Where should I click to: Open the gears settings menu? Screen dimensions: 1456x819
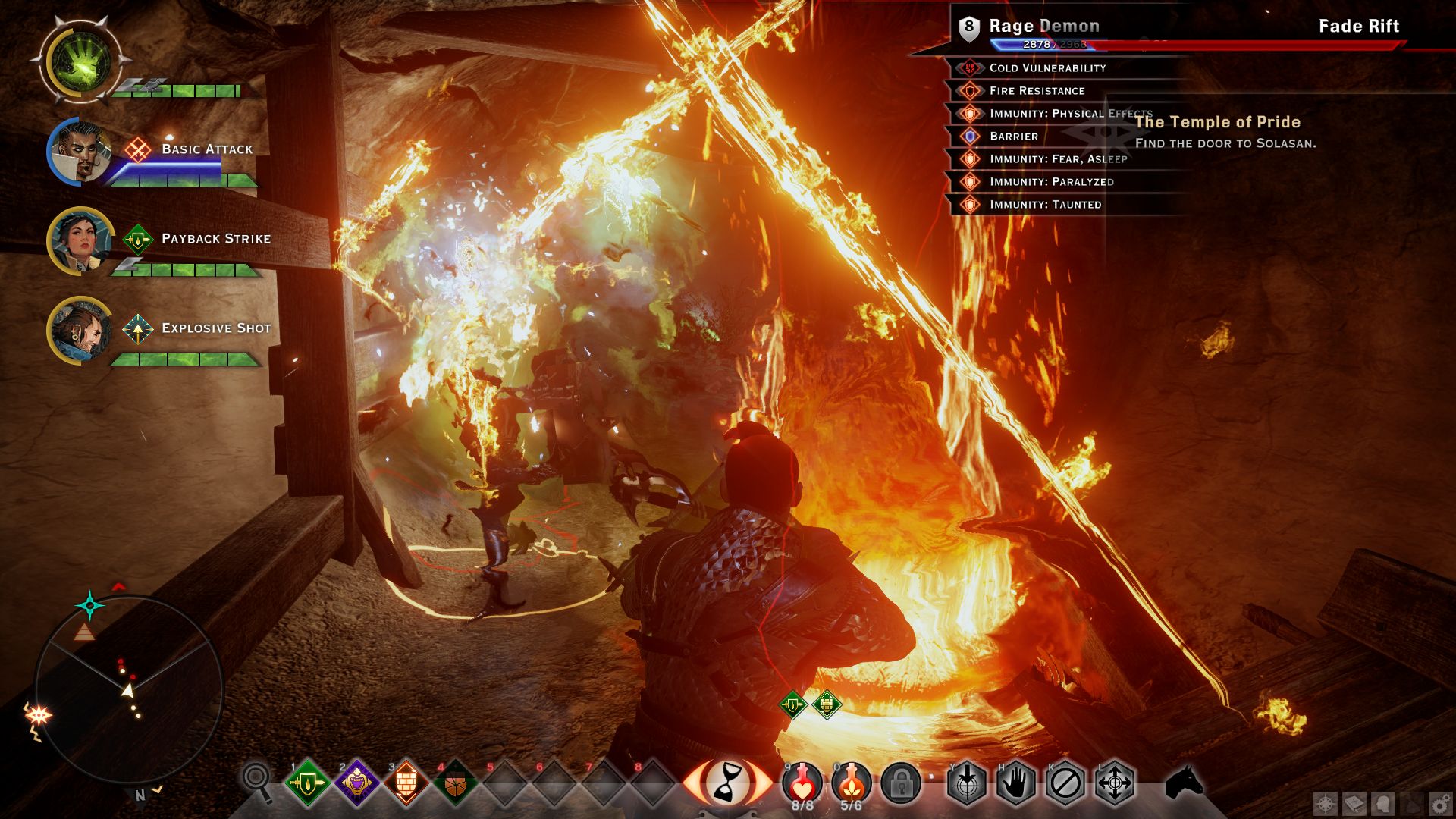tap(1440, 803)
